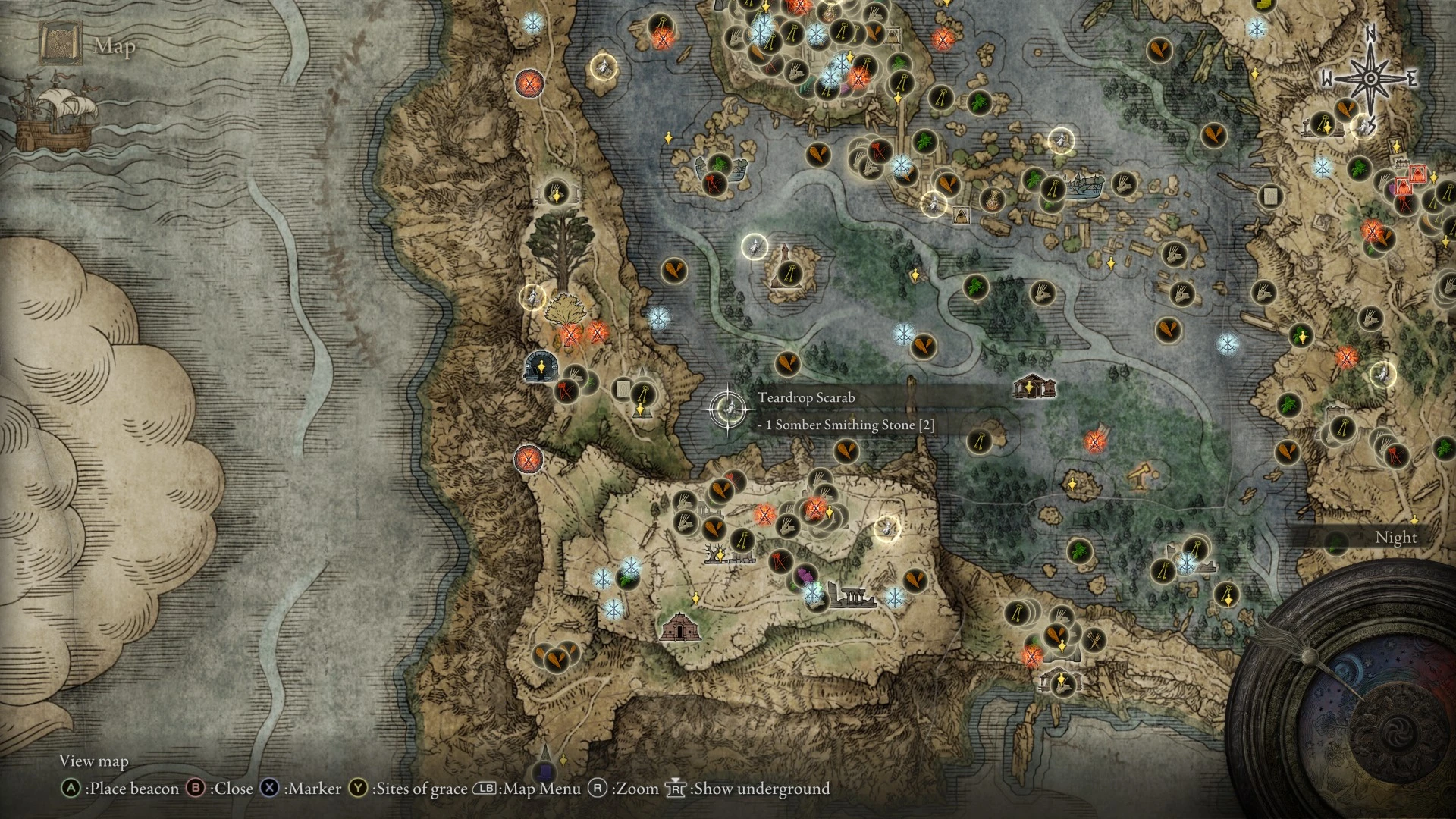Click the church building marker east of the cursor

pyautogui.click(x=1033, y=387)
